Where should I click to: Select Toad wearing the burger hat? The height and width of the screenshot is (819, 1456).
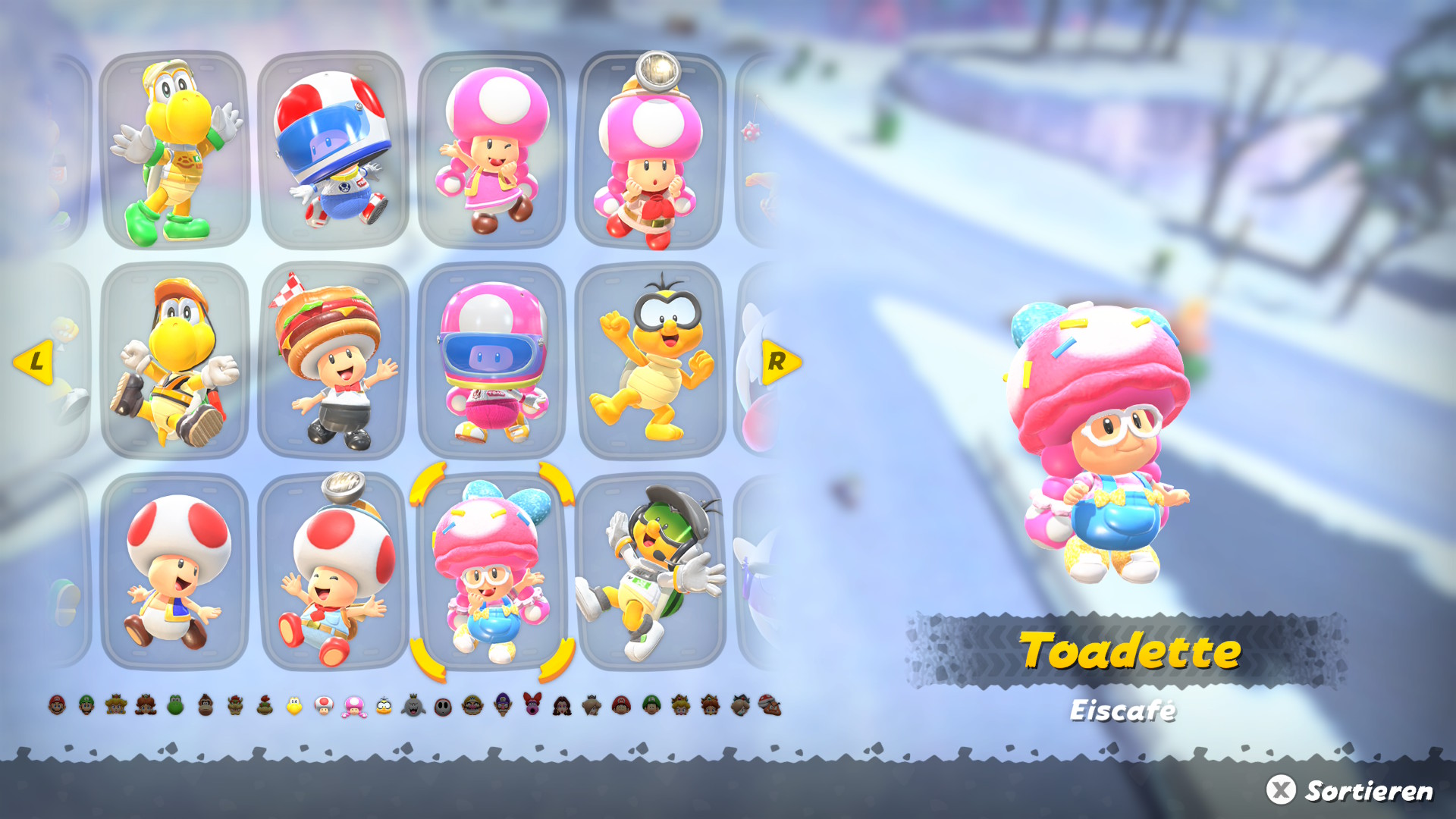click(334, 362)
